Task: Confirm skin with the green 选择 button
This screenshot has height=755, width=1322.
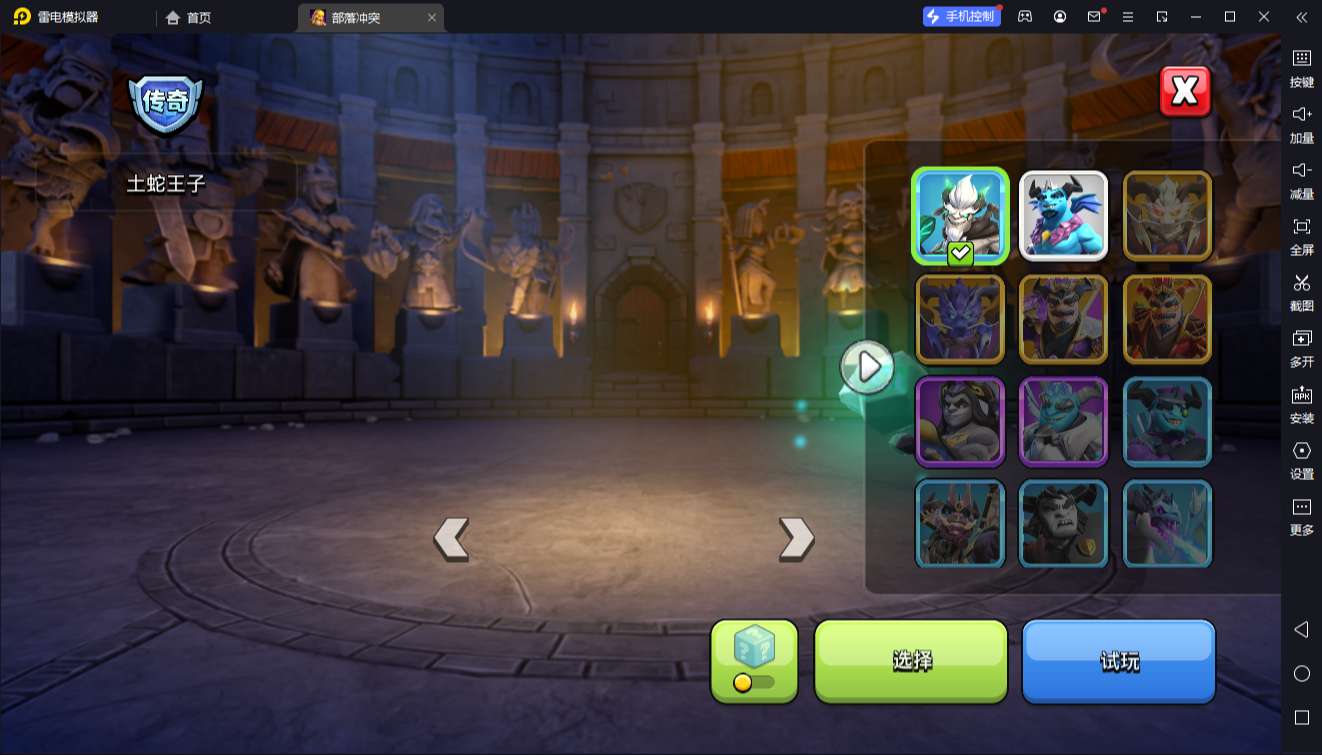Action: pyautogui.click(x=911, y=660)
